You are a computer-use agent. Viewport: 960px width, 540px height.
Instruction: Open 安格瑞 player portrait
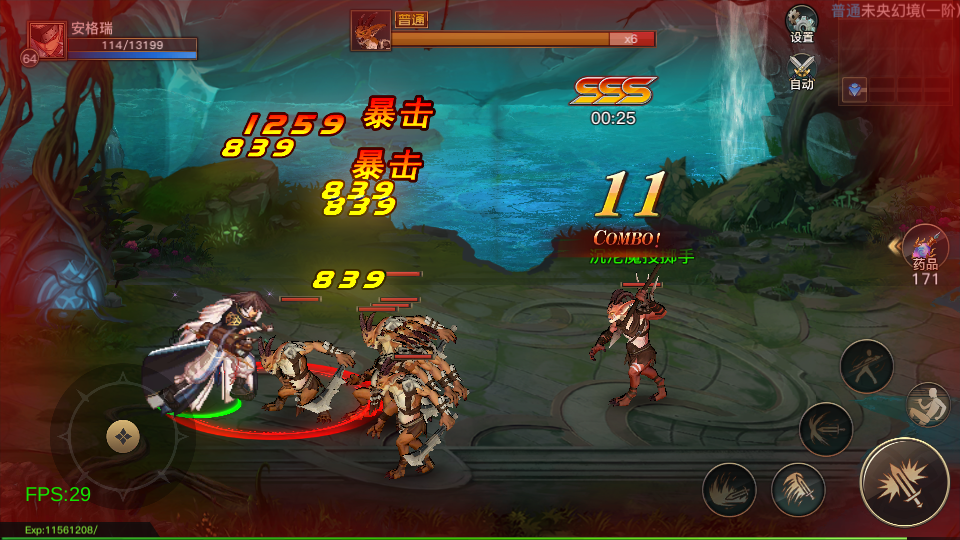[x=47, y=41]
